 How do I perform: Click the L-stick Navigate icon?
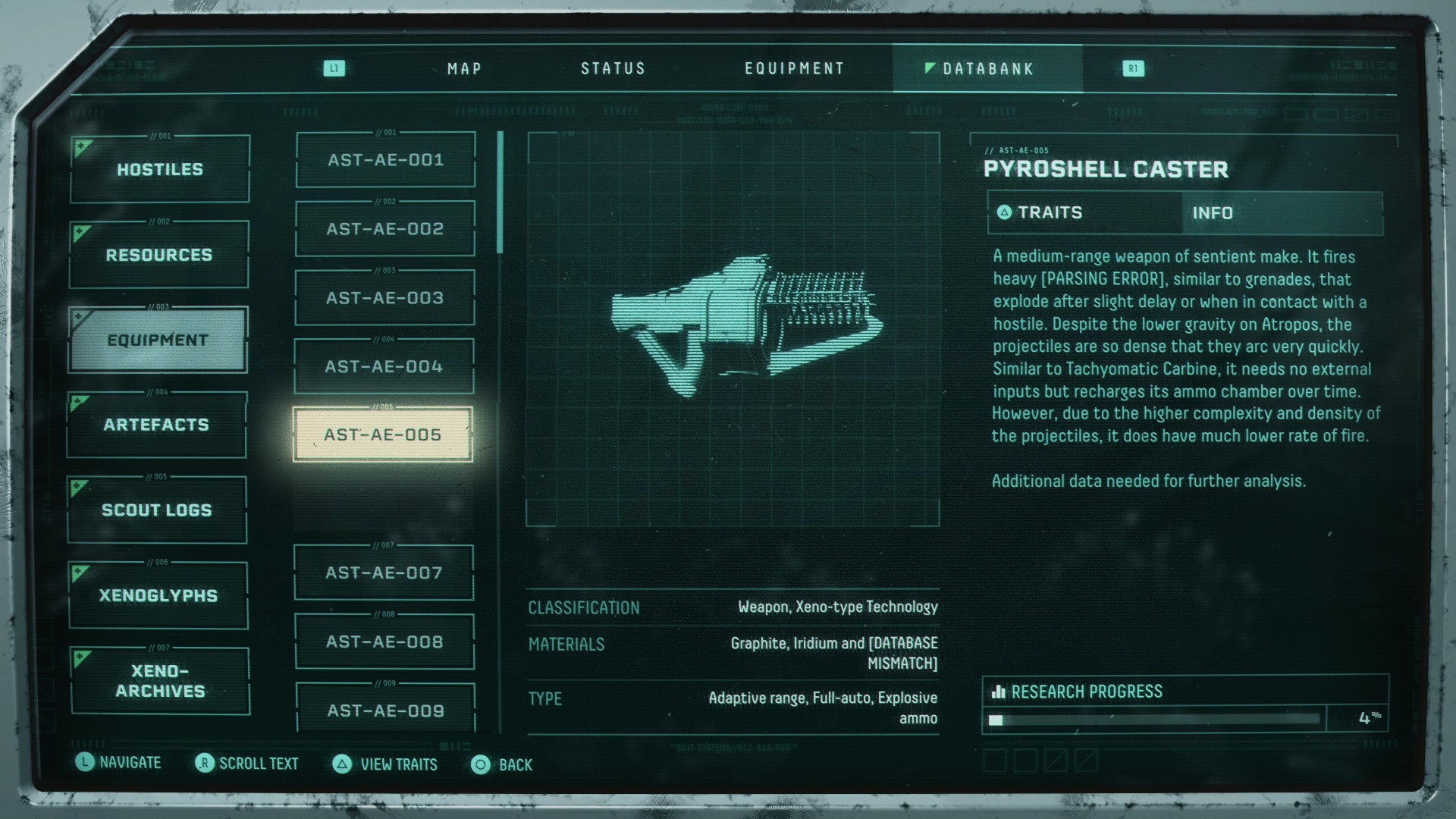[x=85, y=763]
